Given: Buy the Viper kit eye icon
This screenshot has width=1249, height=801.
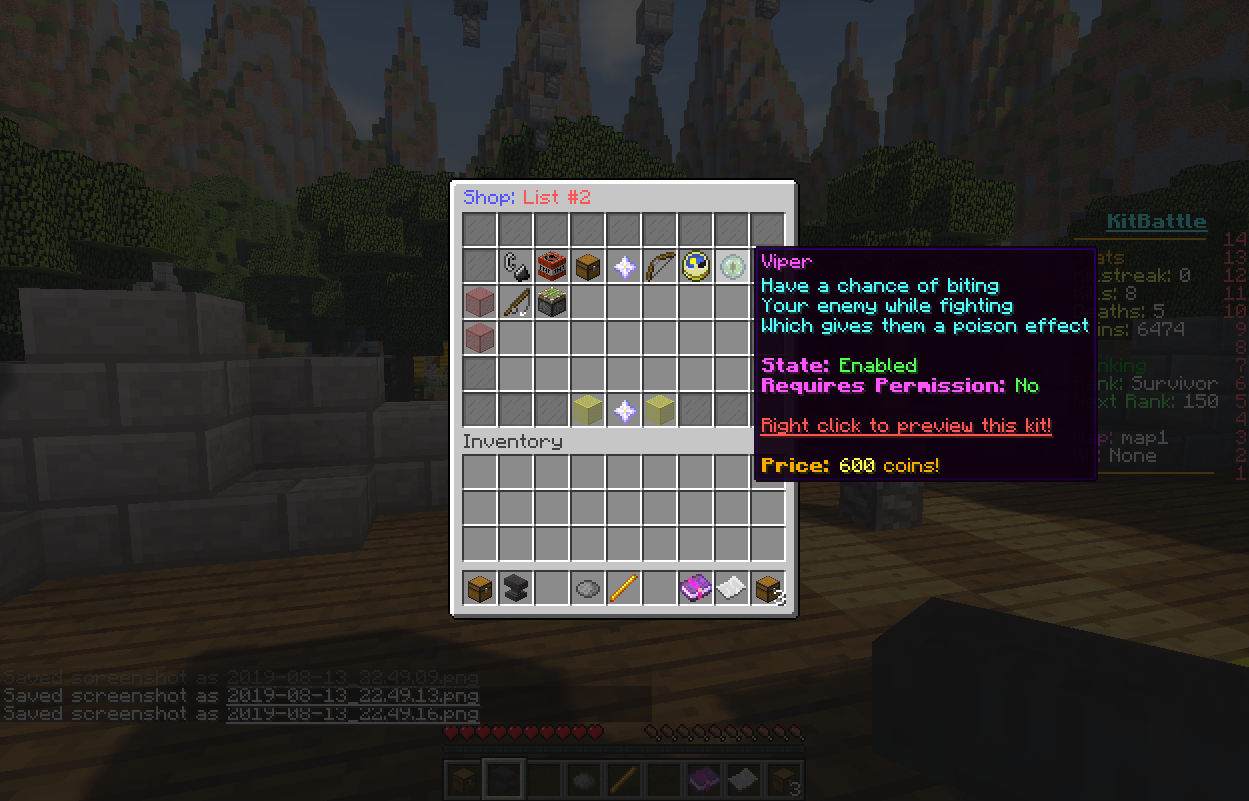Looking at the screenshot, I should click(733, 266).
